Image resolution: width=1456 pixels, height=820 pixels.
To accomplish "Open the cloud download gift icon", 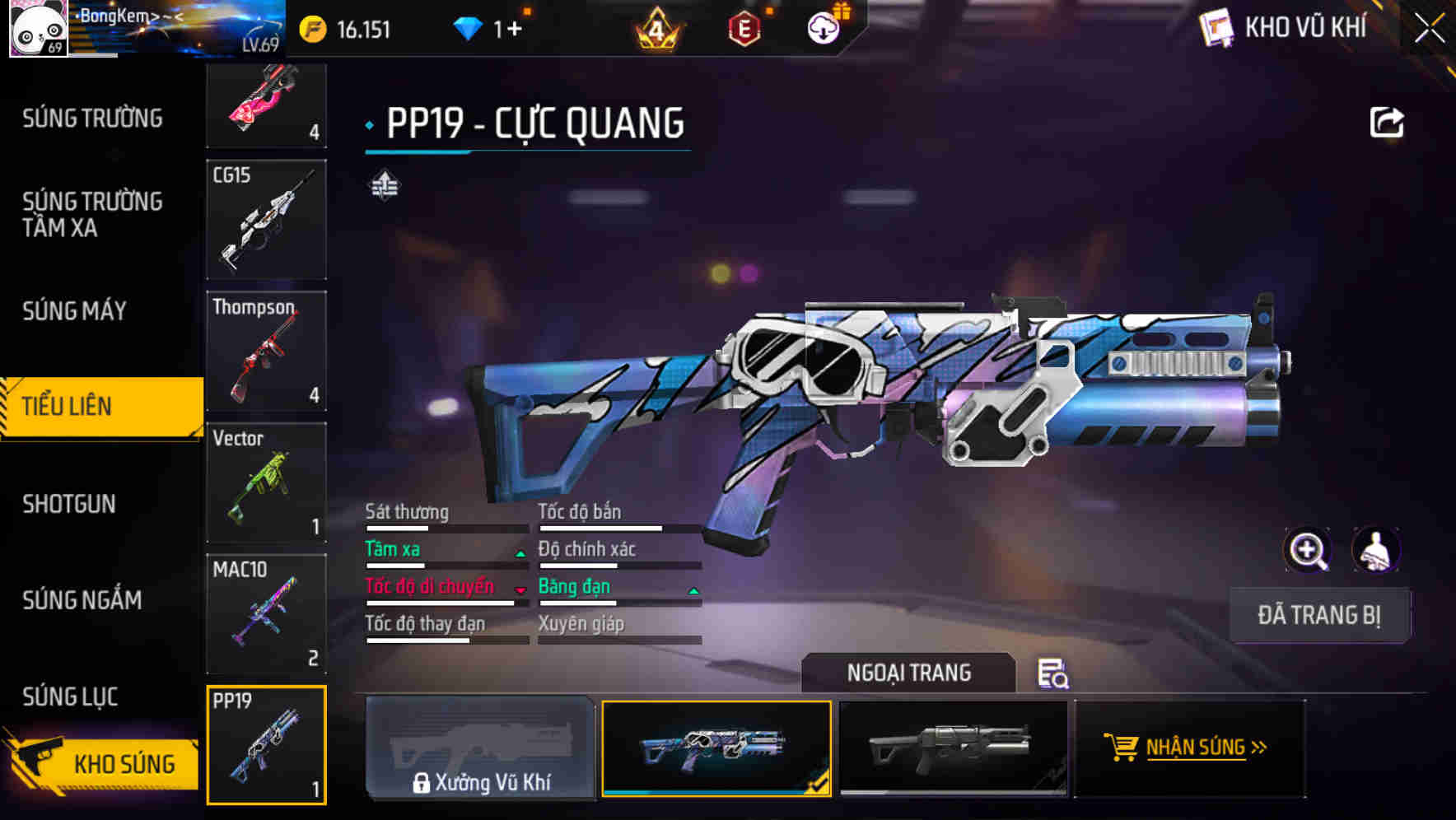I will [x=822, y=27].
